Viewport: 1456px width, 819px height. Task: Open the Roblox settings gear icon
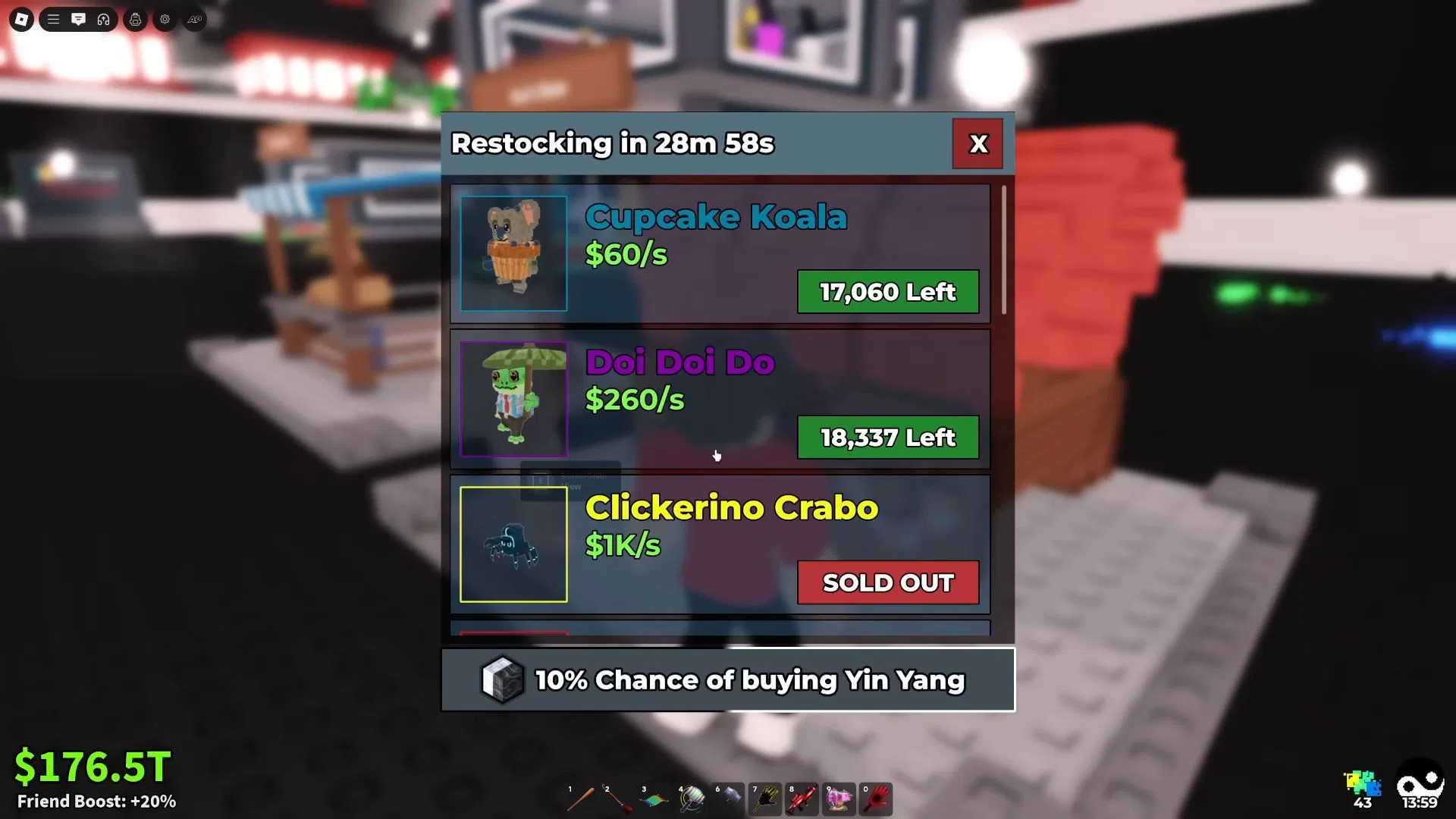[x=165, y=19]
